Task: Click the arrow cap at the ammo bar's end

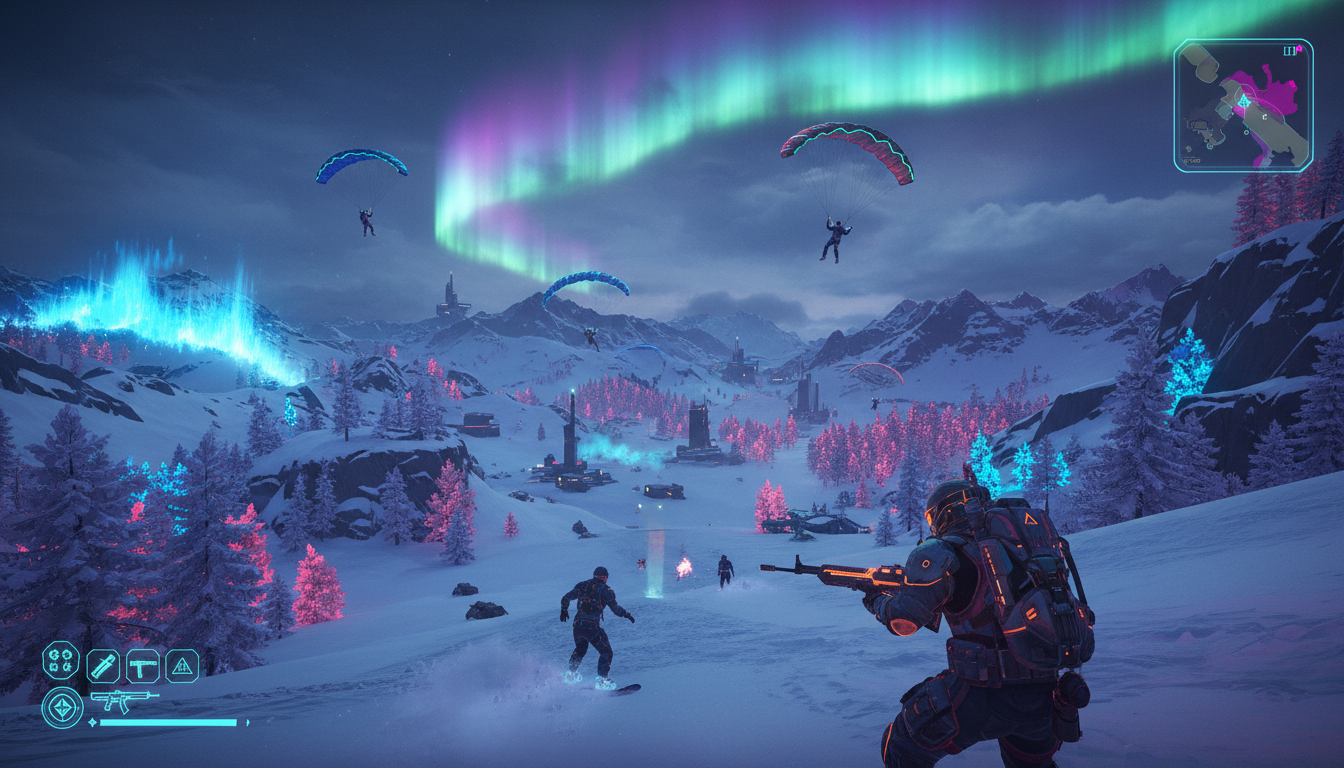Action: [x=247, y=721]
